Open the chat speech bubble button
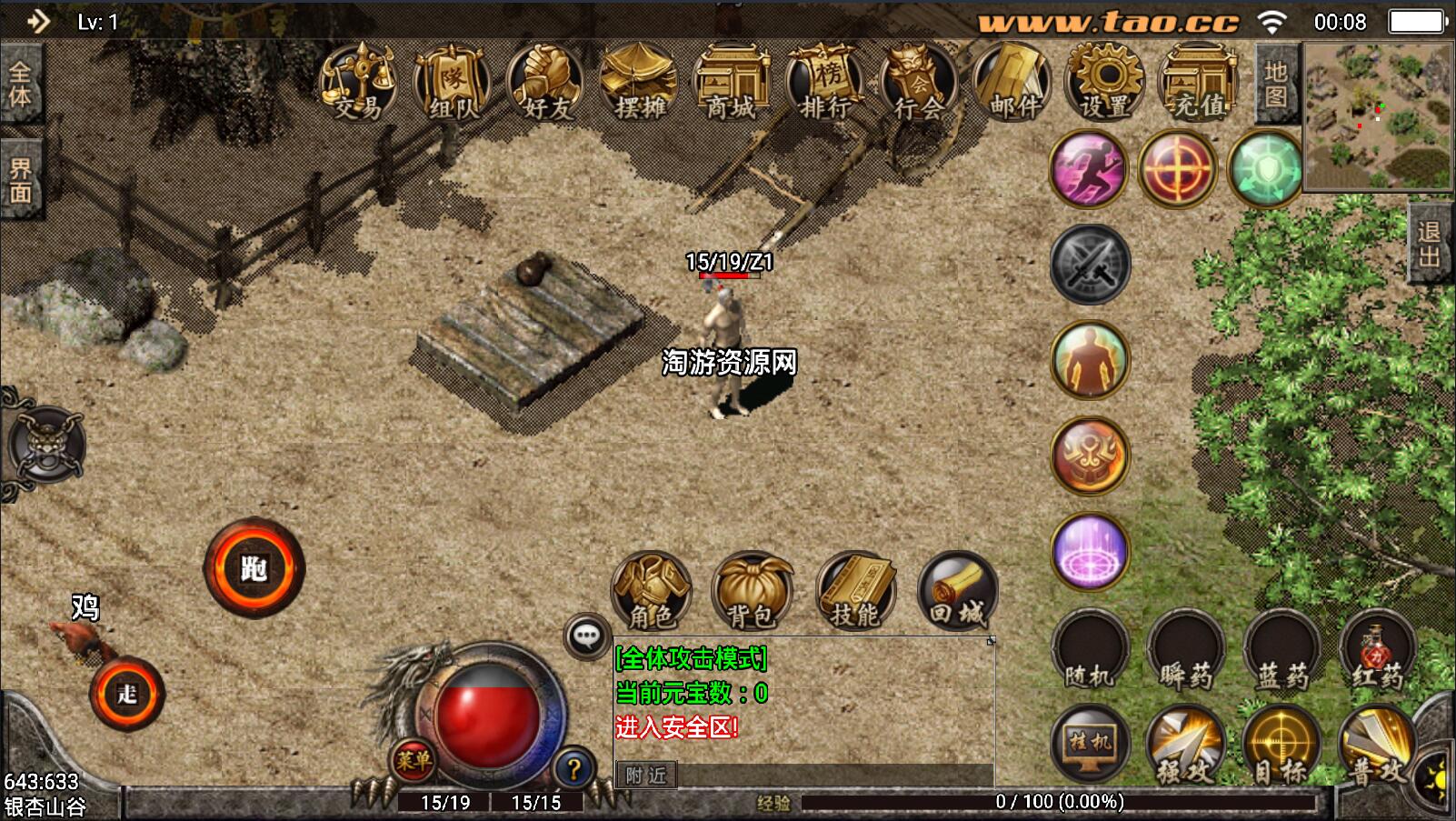The height and width of the screenshot is (821, 1456). (586, 636)
